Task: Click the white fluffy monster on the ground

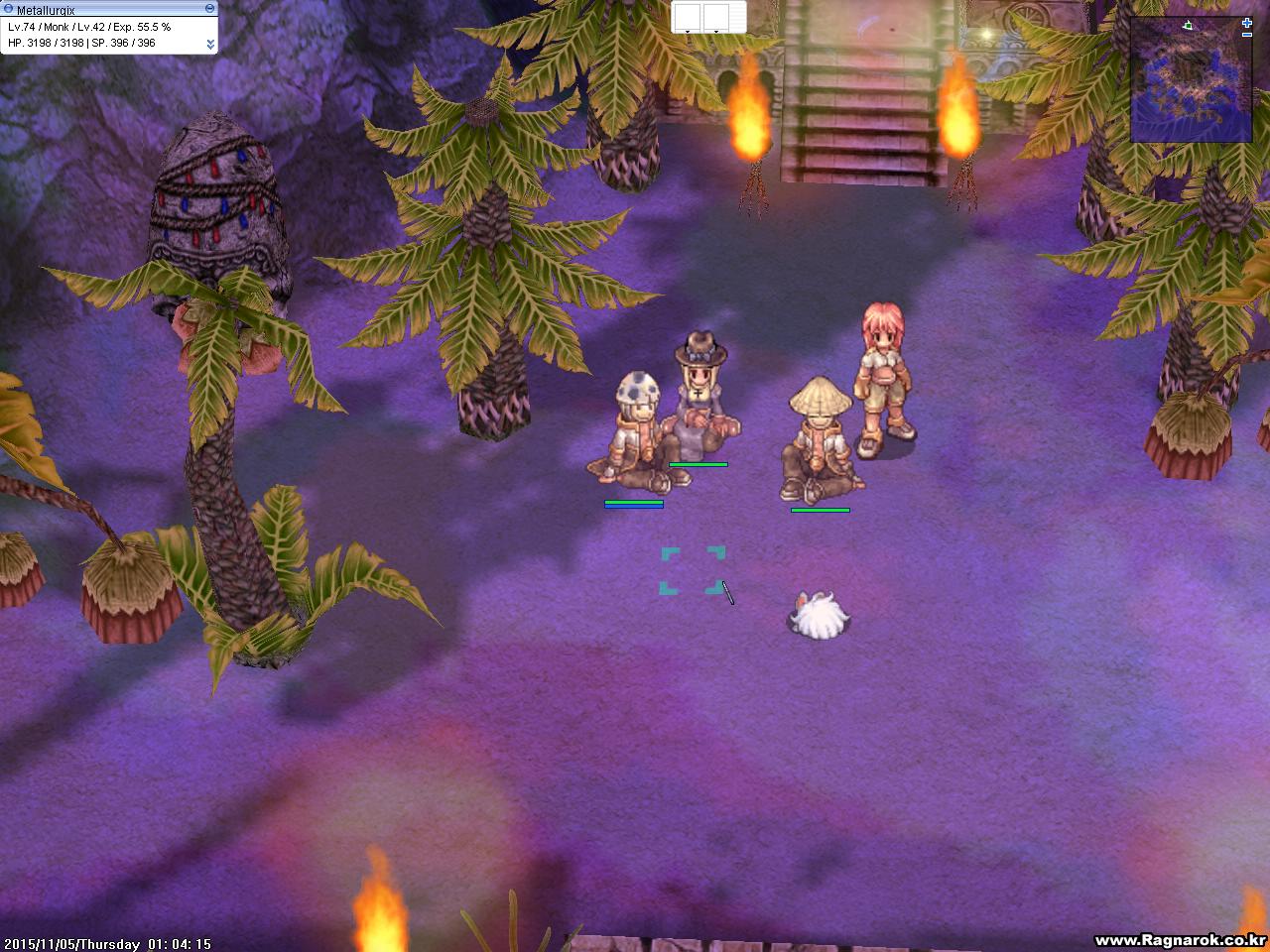Action: click(x=818, y=613)
